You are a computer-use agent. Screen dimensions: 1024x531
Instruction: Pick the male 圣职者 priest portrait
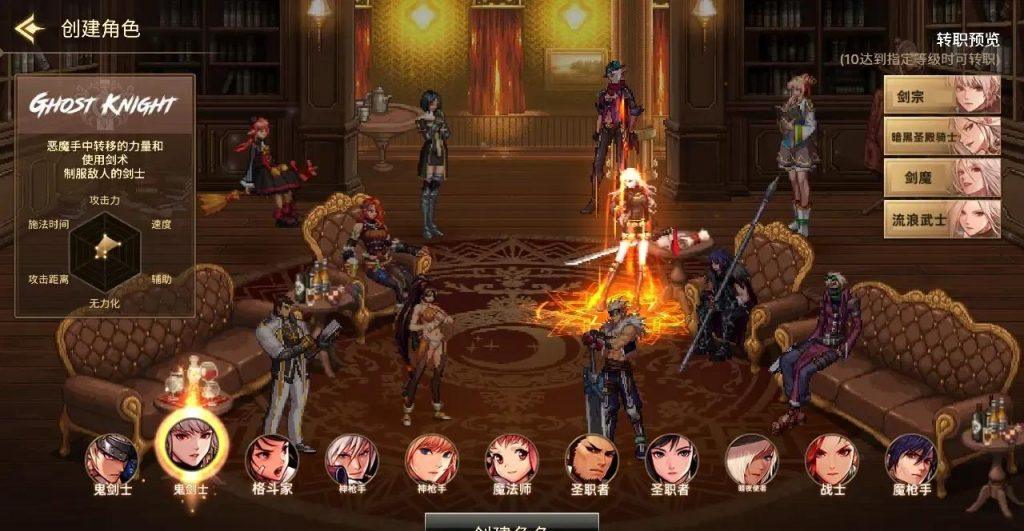[x=591, y=460]
